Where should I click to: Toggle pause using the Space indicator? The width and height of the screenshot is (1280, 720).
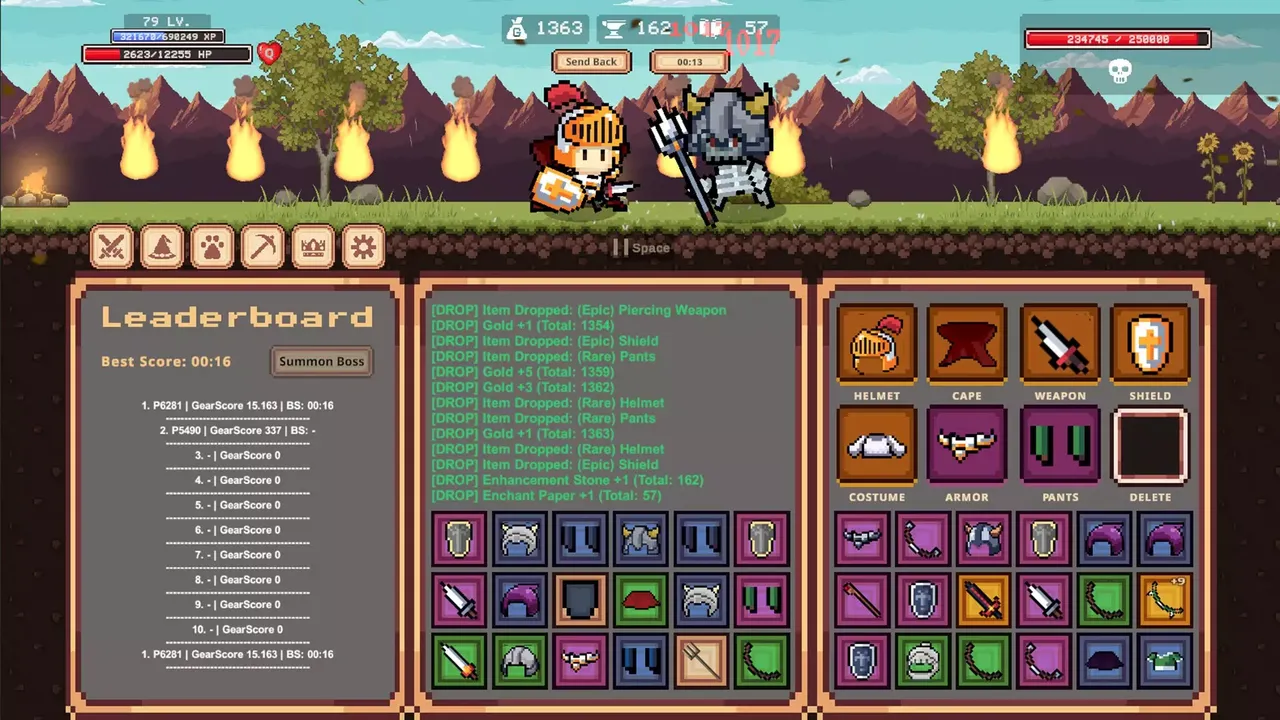click(x=640, y=247)
